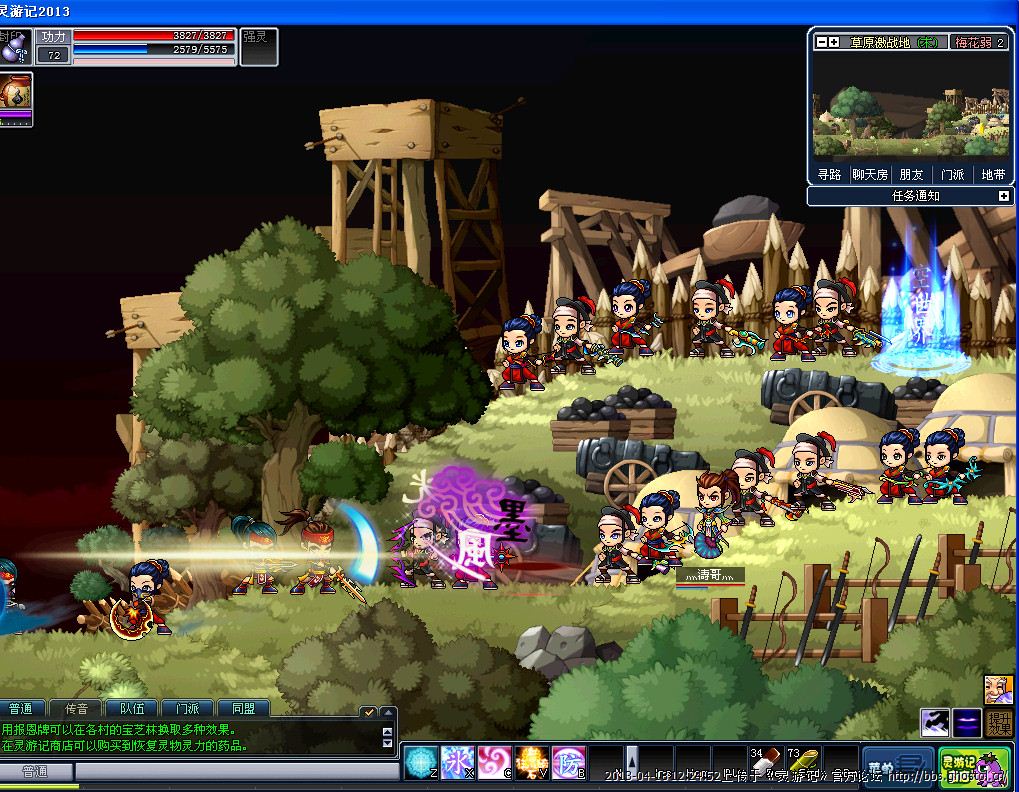Activate the ice skill on key X
The height and width of the screenshot is (792, 1019).
click(x=458, y=762)
